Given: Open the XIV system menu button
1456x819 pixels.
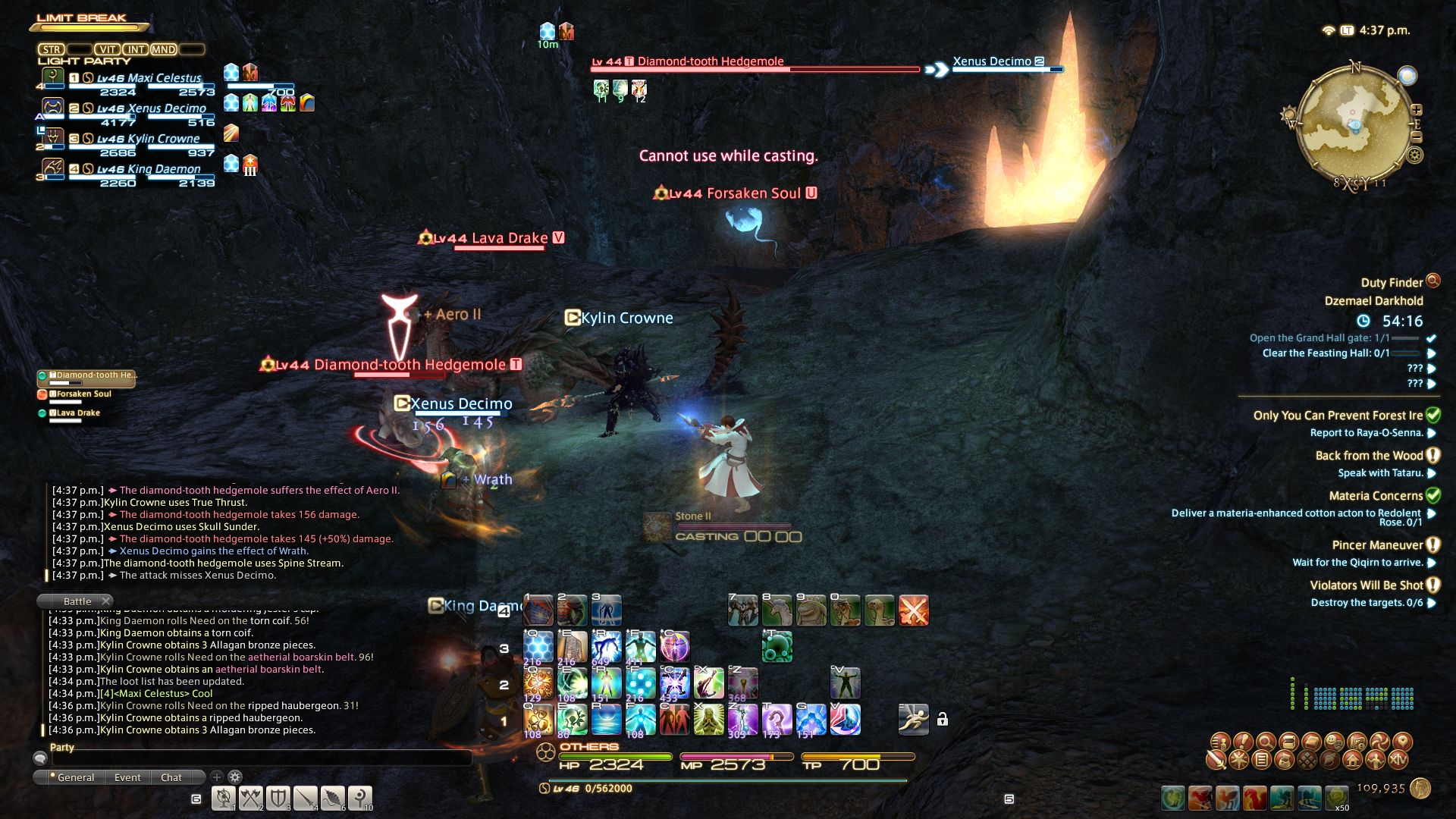Looking at the screenshot, I should tap(1399, 759).
